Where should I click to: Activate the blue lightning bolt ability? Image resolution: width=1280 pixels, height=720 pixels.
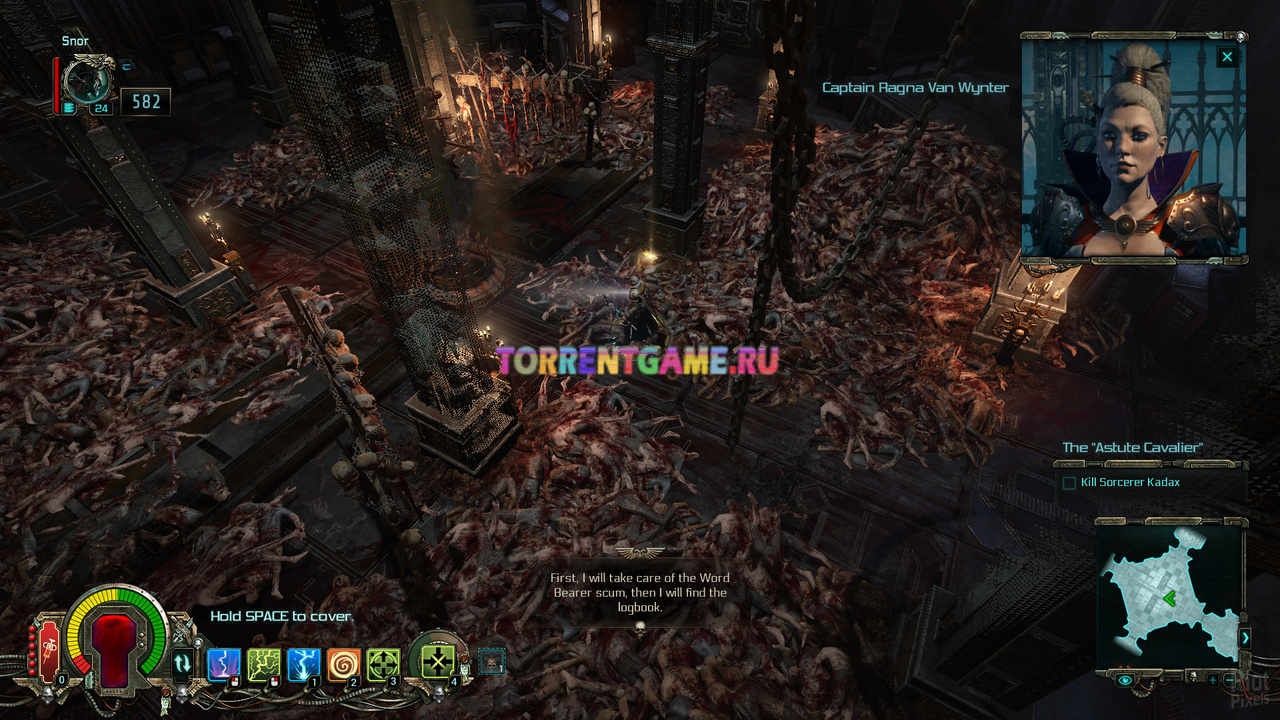tap(303, 664)
